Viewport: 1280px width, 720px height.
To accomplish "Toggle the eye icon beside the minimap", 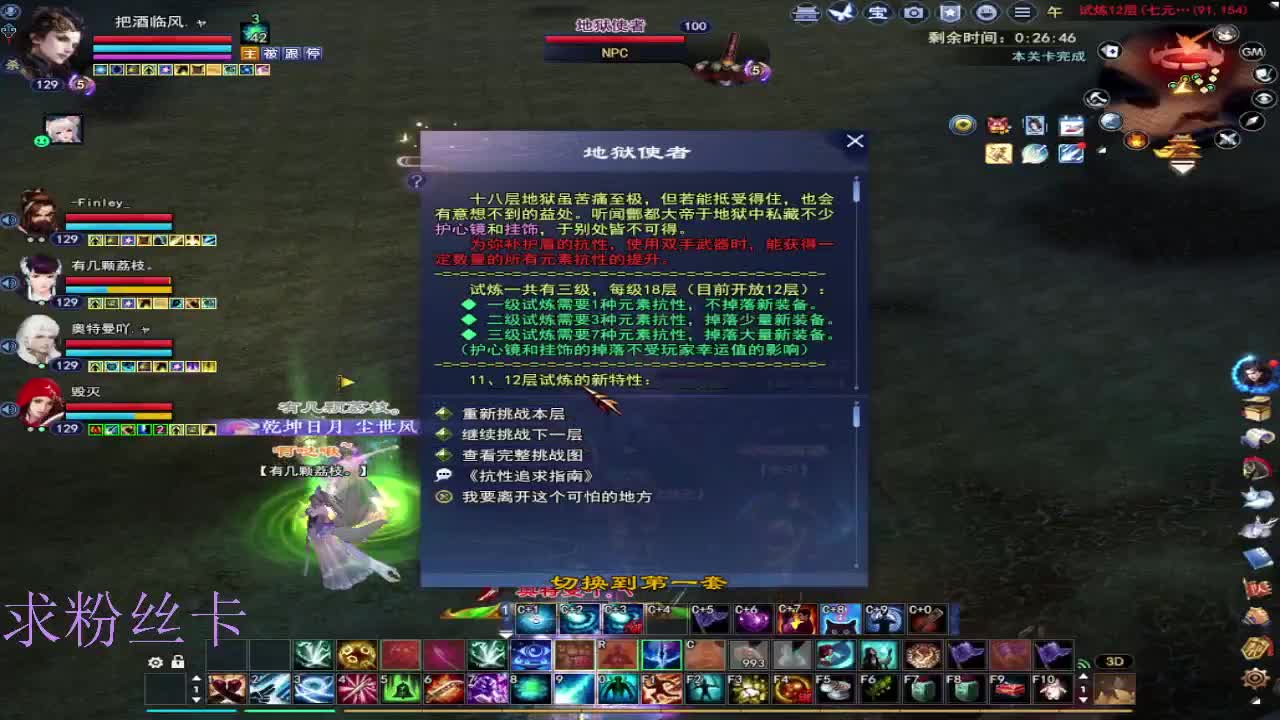I will pyautogui.click(x=1262, y=98).
